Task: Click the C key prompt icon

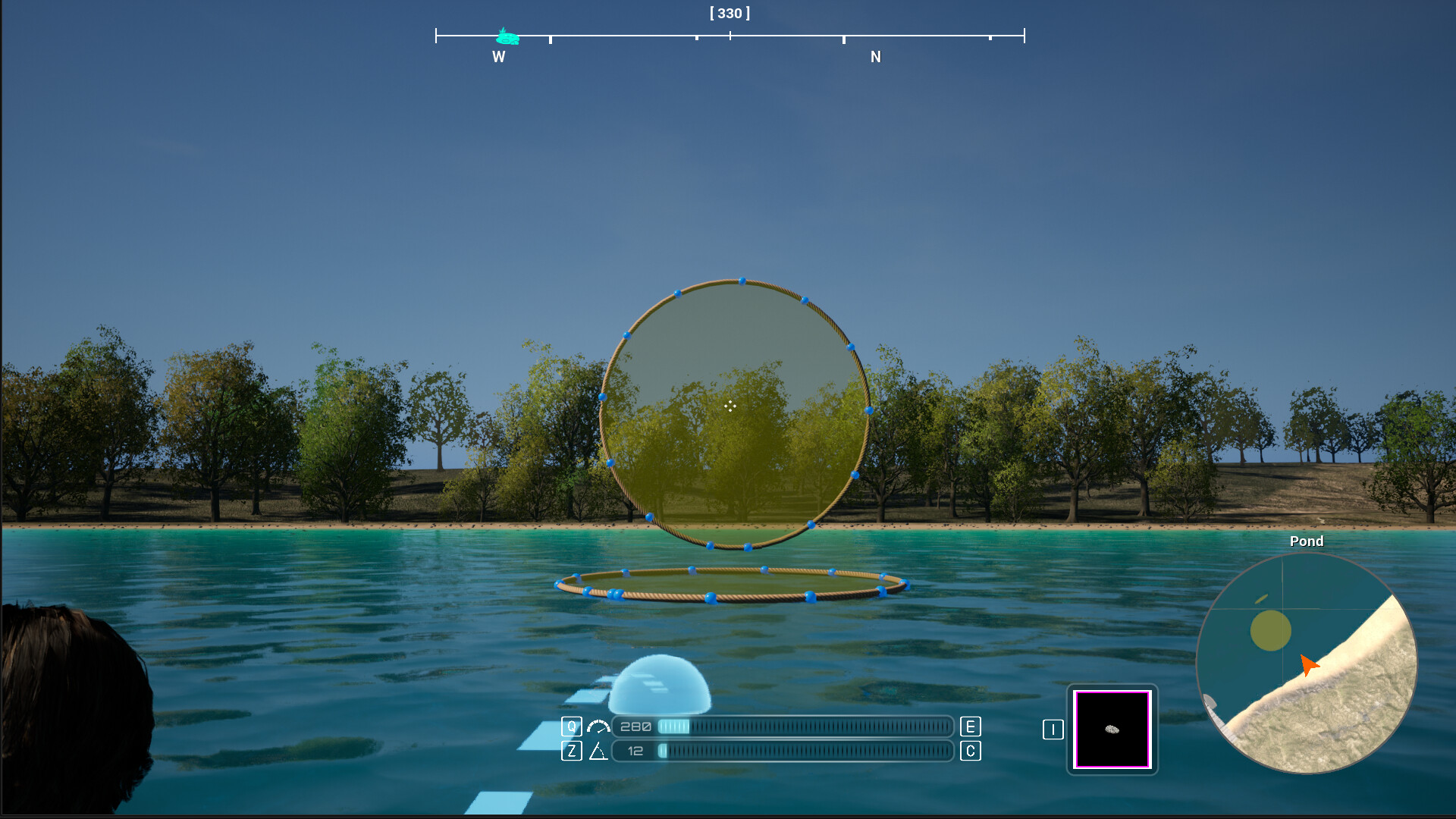Action: click(x=969, y=752)
